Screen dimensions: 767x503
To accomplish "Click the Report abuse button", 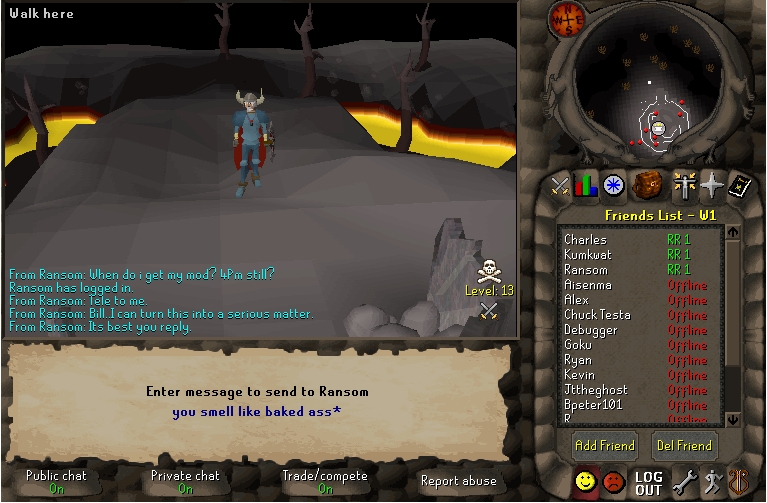I will coord(458,481).
